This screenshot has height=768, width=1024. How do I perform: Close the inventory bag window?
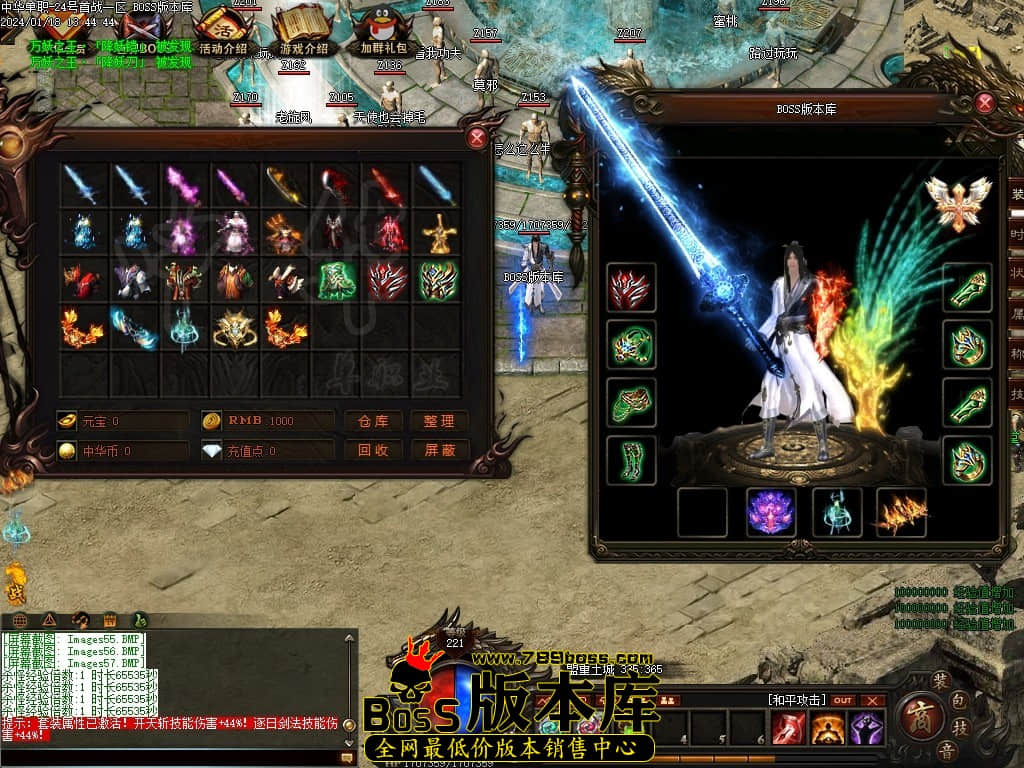(477, 138)
